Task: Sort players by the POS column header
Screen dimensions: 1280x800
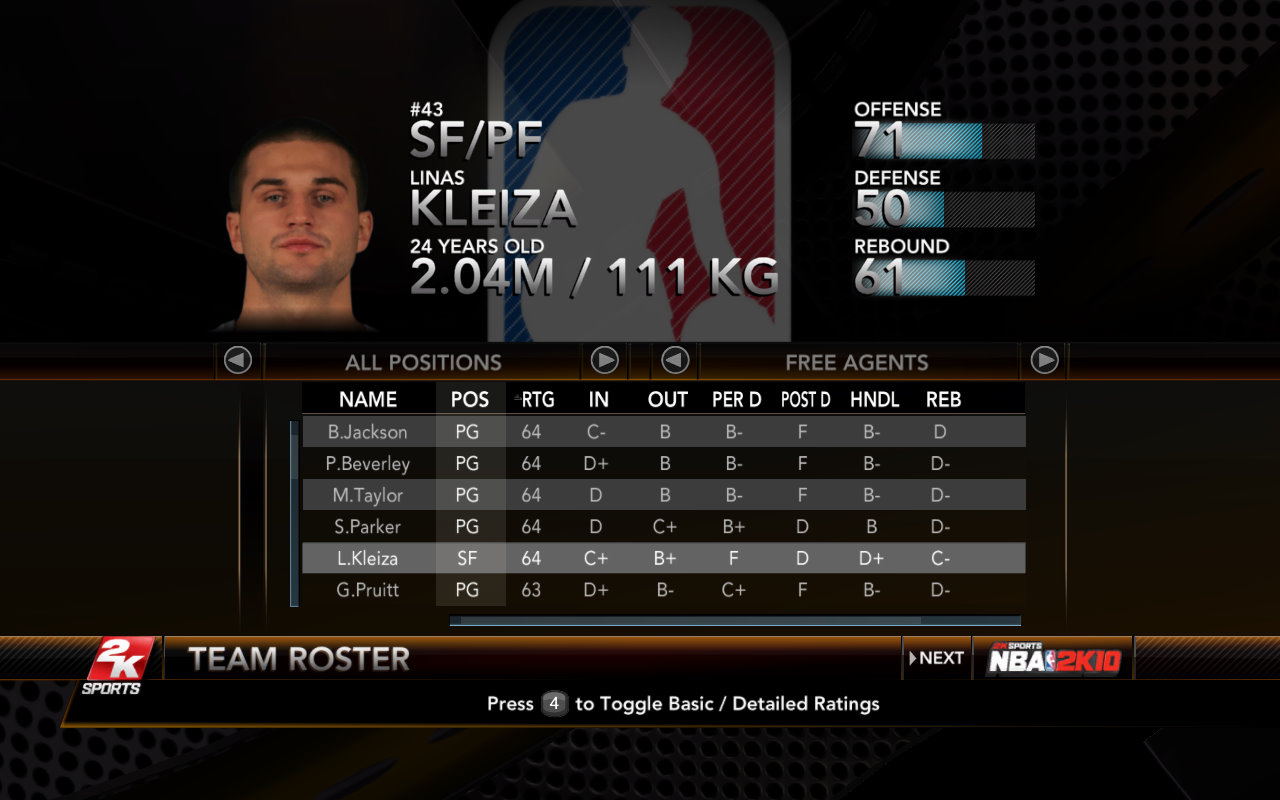Action: [x=470, y=400]
